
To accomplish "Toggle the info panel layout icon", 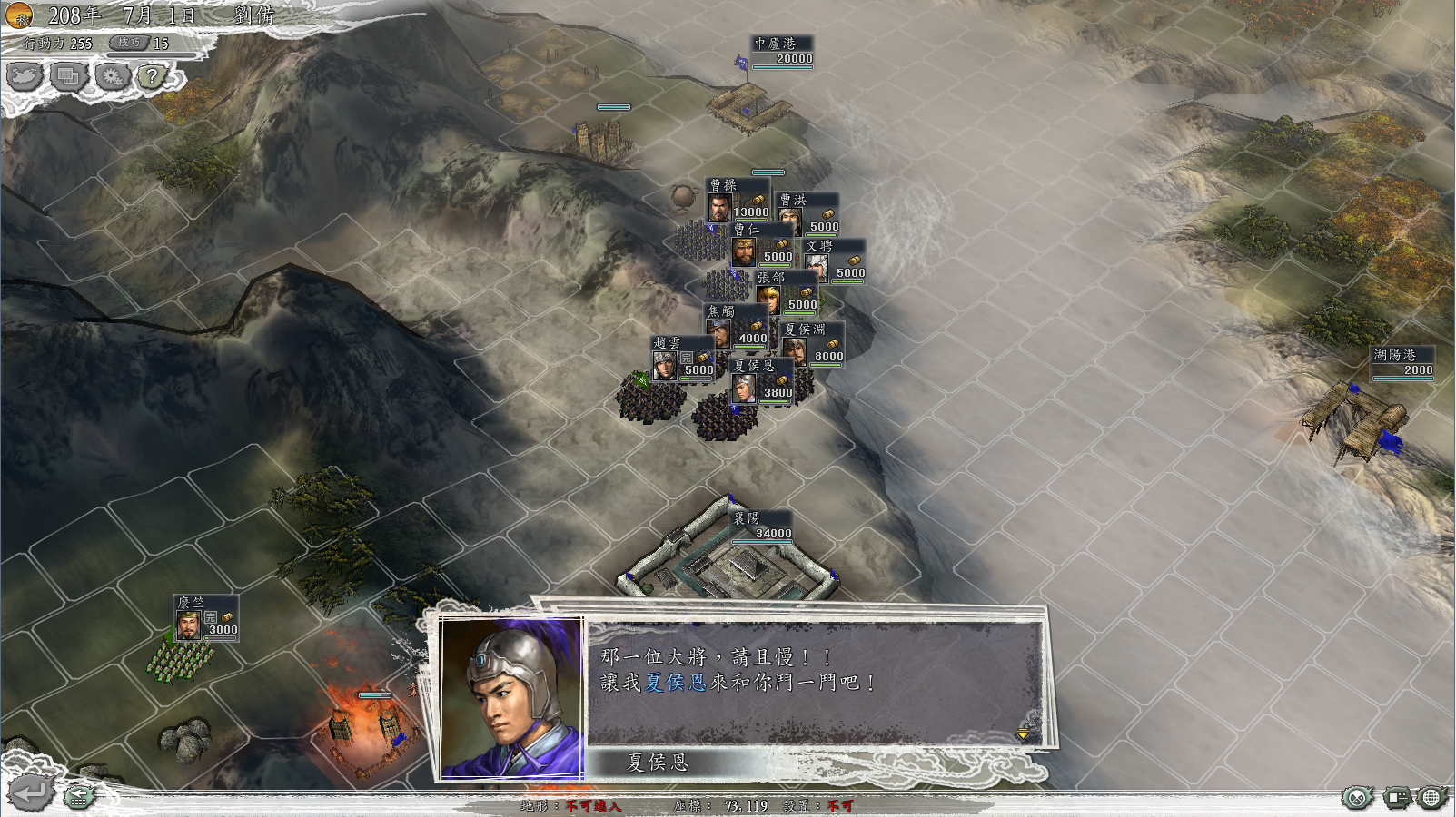I will pos(1395,798).
